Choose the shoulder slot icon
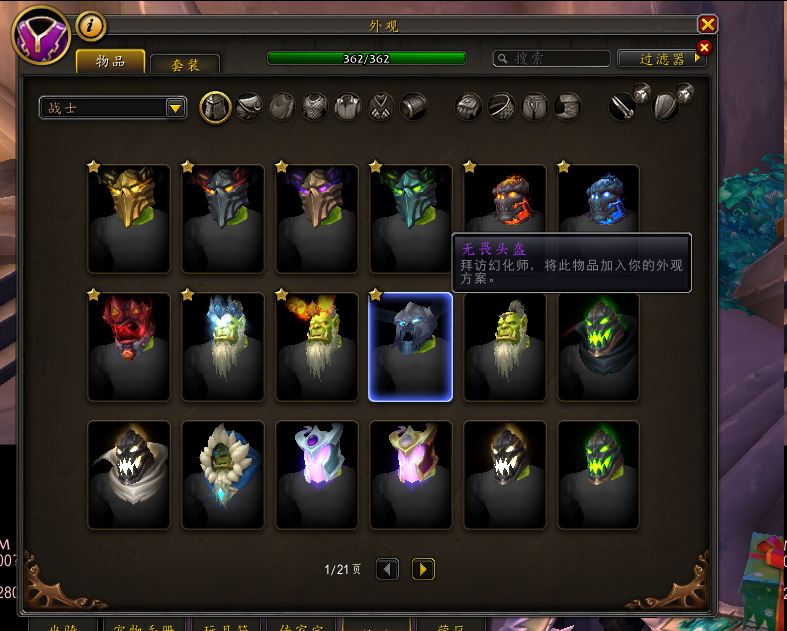787x631 pixels. 249,107
